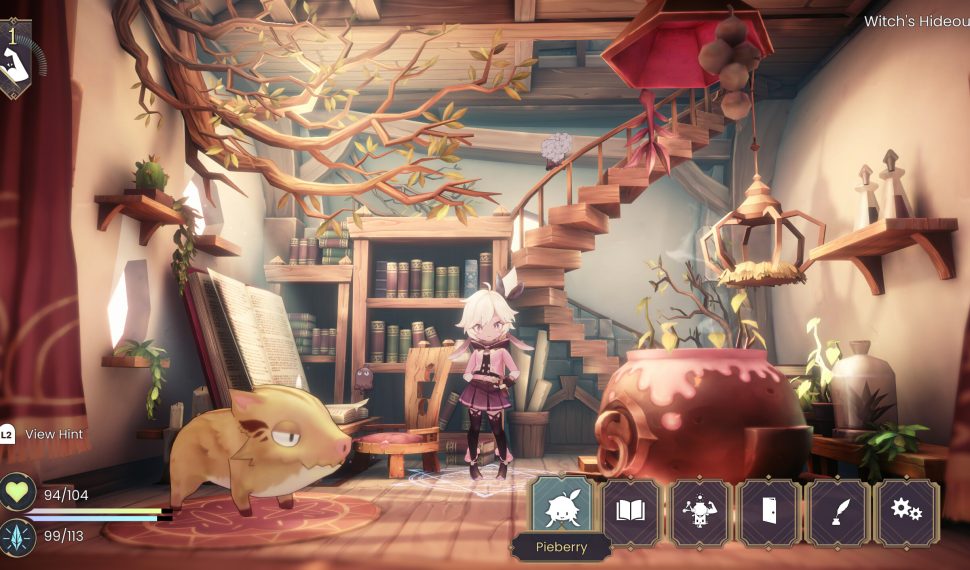Open the open-book journal menu
The height and width of the screenshot is (570, 970).
click(630, 512)
